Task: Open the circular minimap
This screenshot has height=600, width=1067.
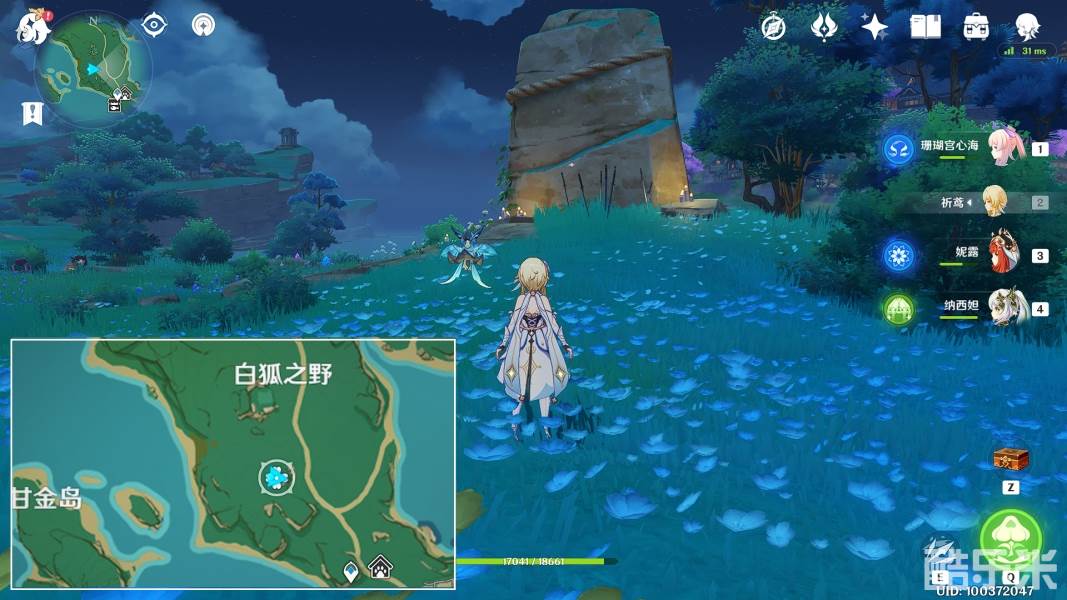Action: point(94,67)
